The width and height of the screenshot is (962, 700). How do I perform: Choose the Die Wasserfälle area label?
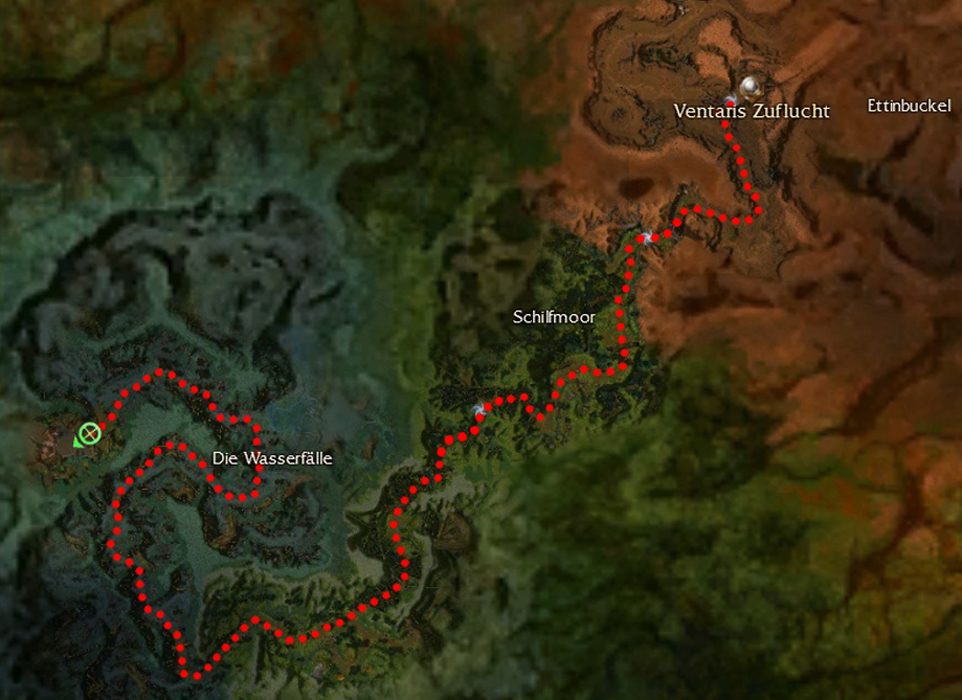[x=272, y=458]
